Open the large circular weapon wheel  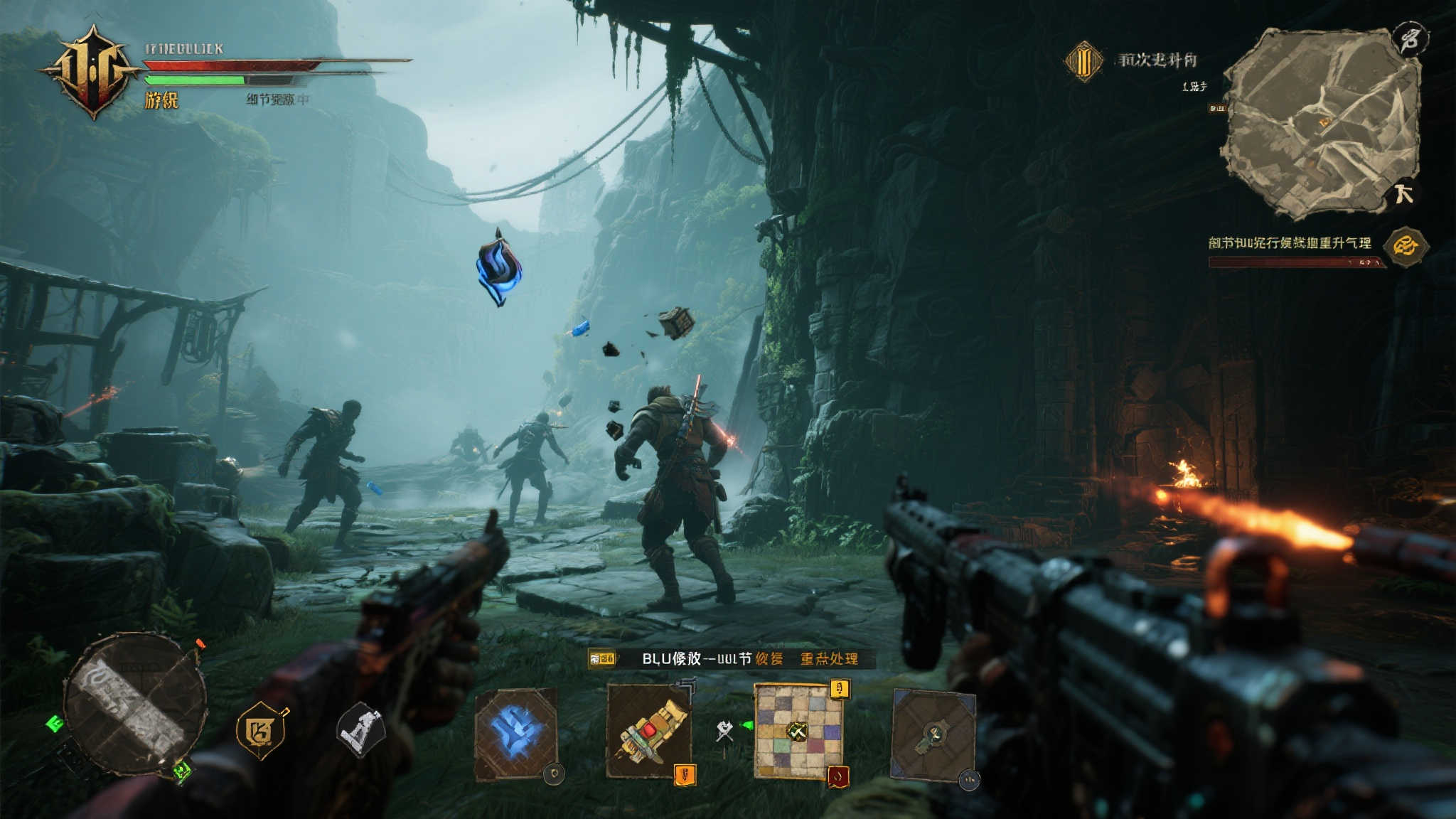tap(134, 703)
